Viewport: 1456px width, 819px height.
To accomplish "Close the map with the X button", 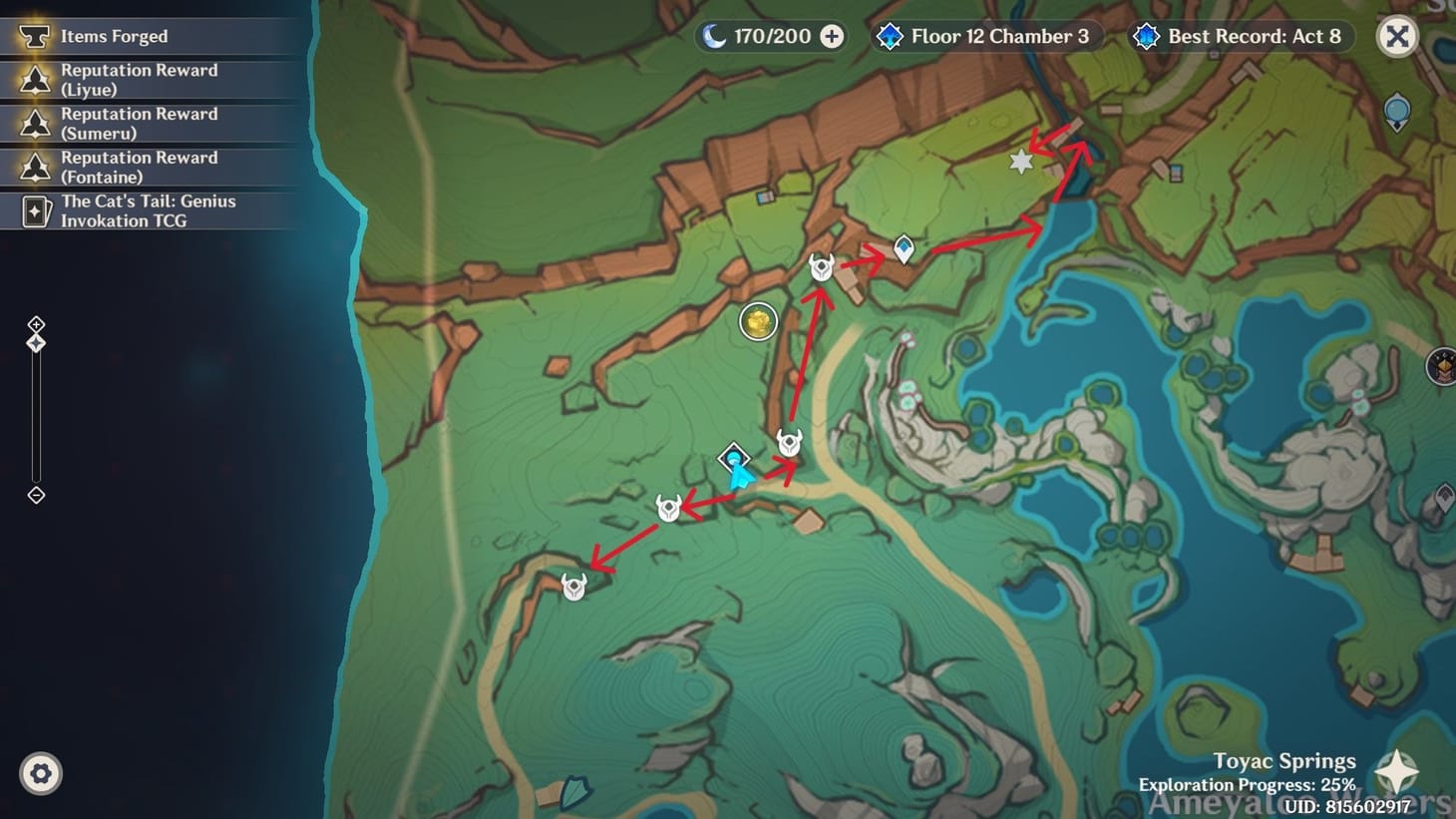I will [x=1397, y=36].
